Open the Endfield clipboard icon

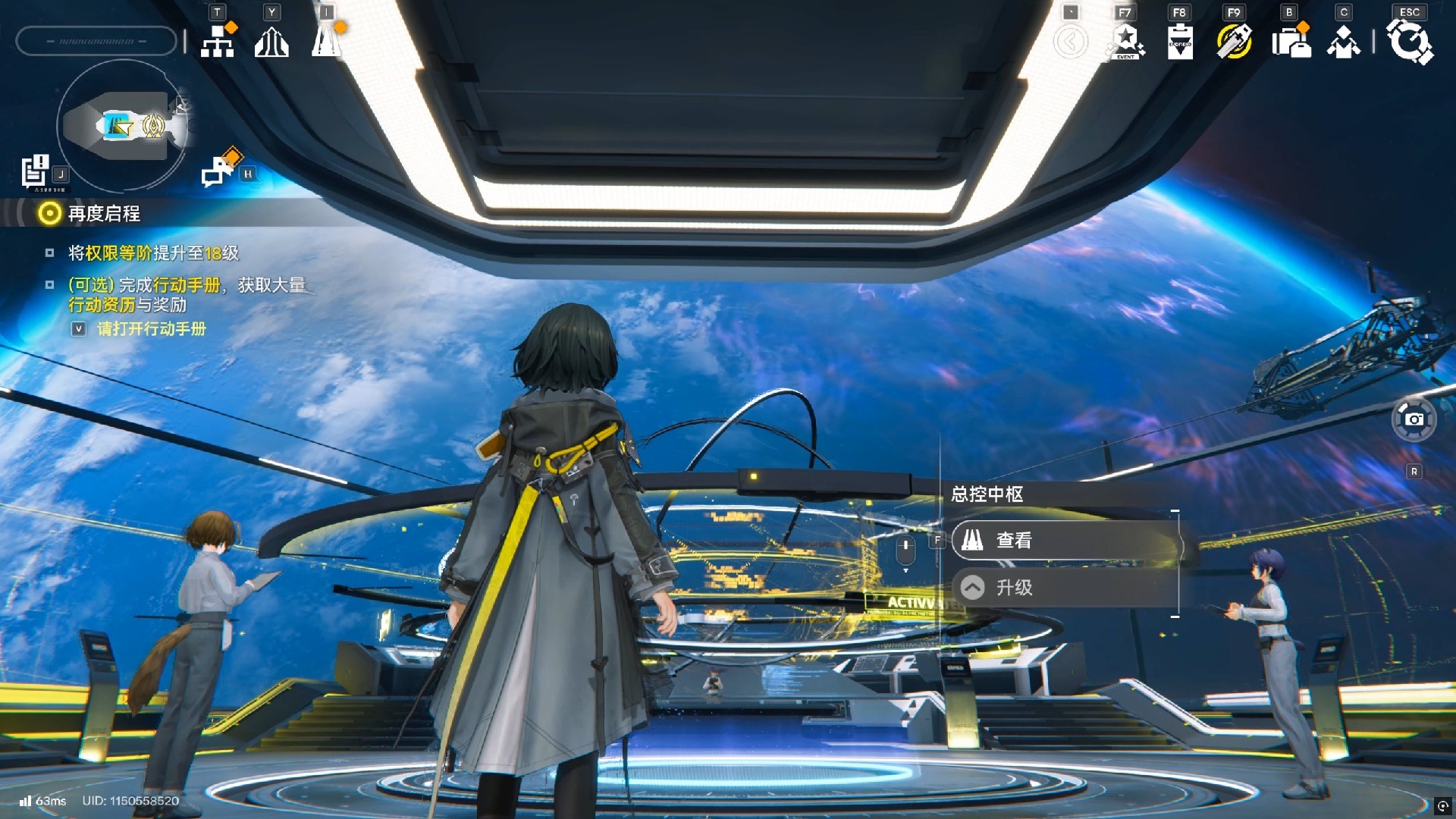pos(1180,42)
